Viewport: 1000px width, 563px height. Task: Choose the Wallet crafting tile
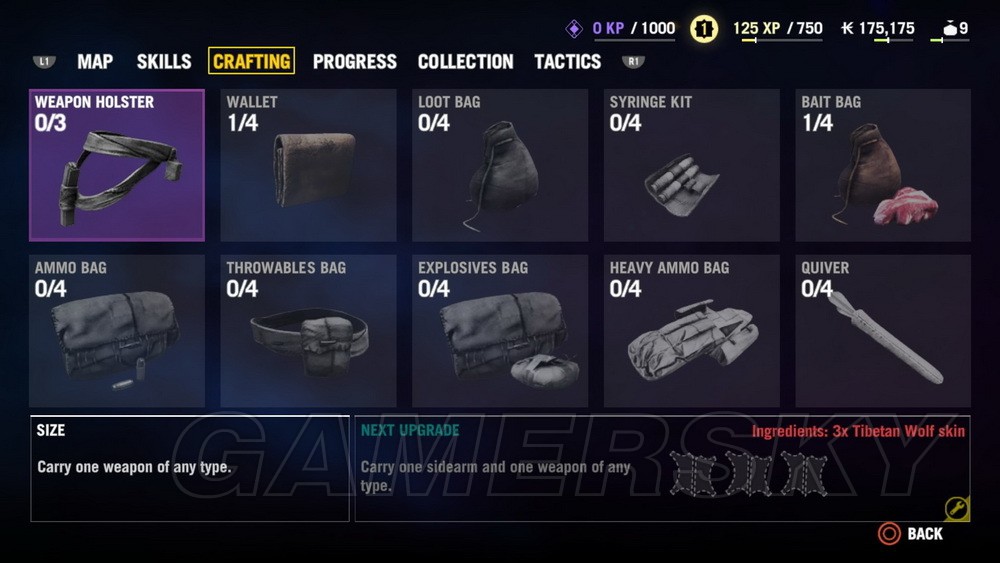[308, 165]
